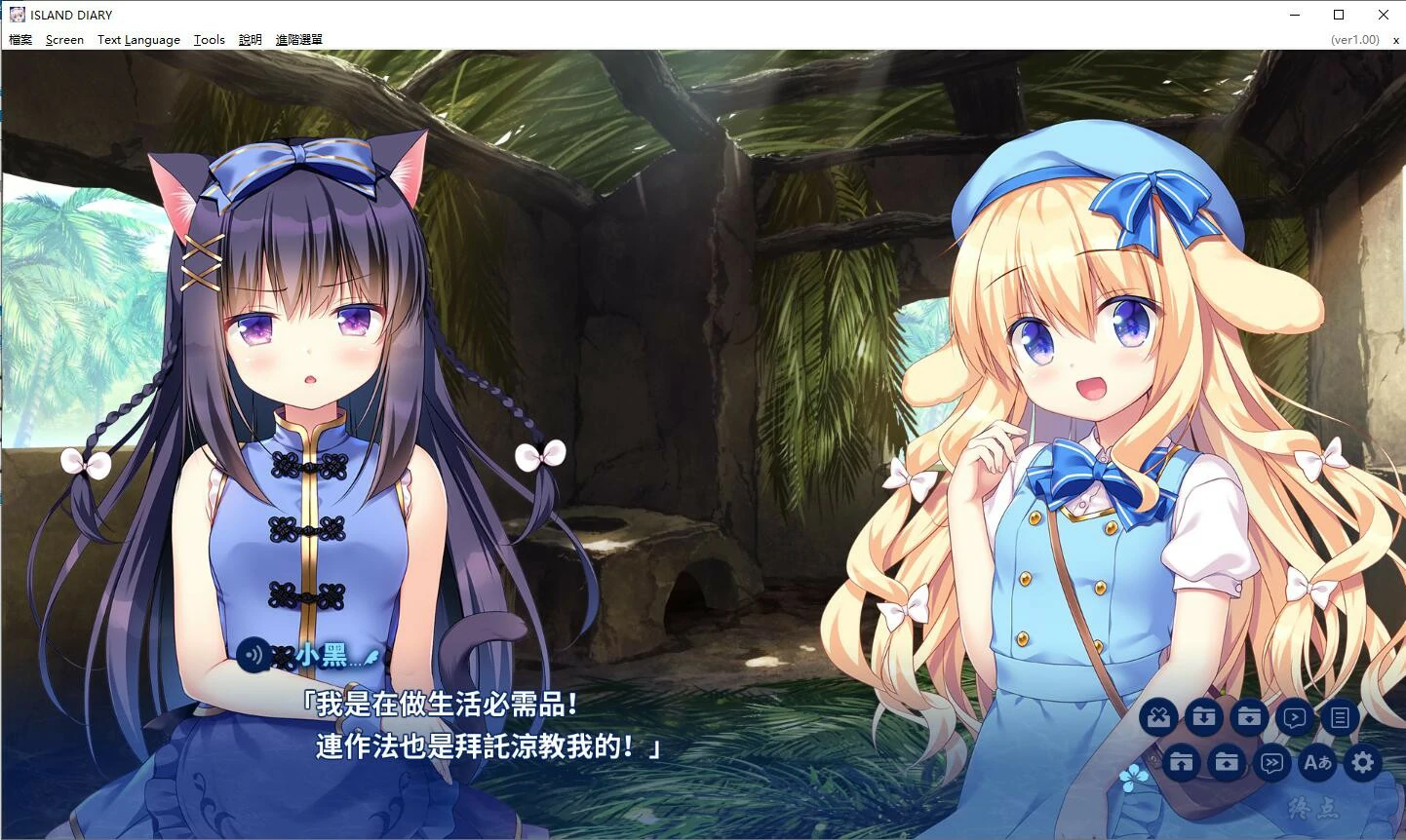Load a save with the folder up-arrow icon
Viewport: 1406px width, 840px height.
coord(1227,763)
